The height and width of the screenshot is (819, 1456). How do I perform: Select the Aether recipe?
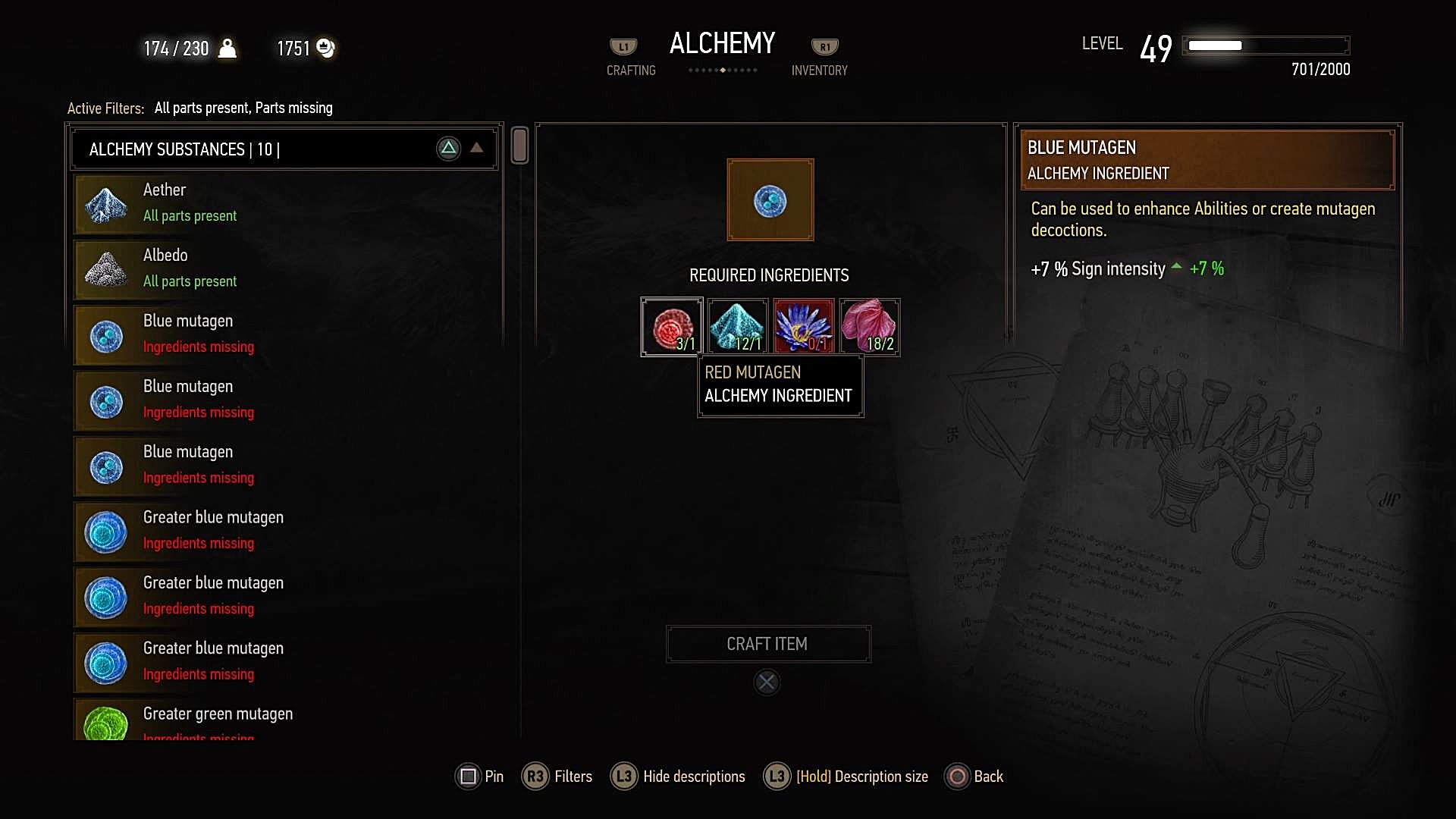tap(285, 203)
